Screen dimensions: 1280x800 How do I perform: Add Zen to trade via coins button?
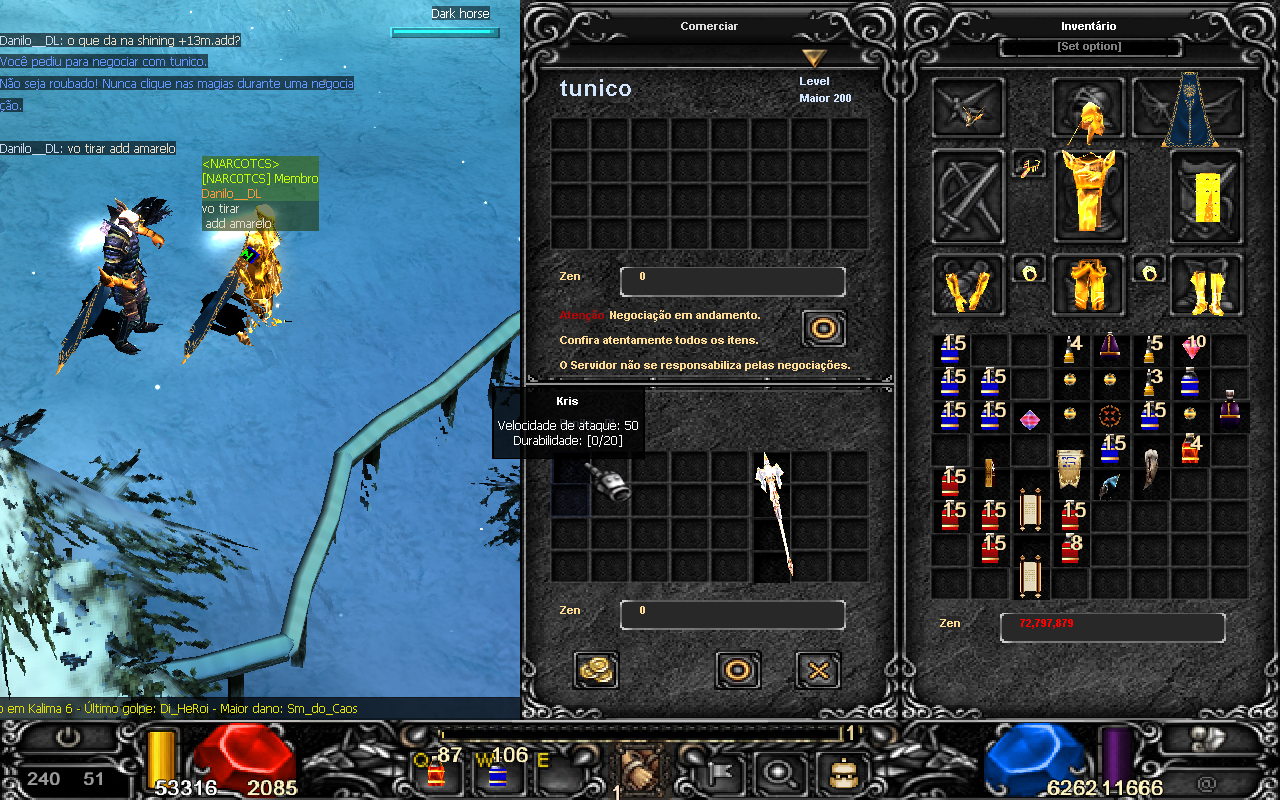597,670
